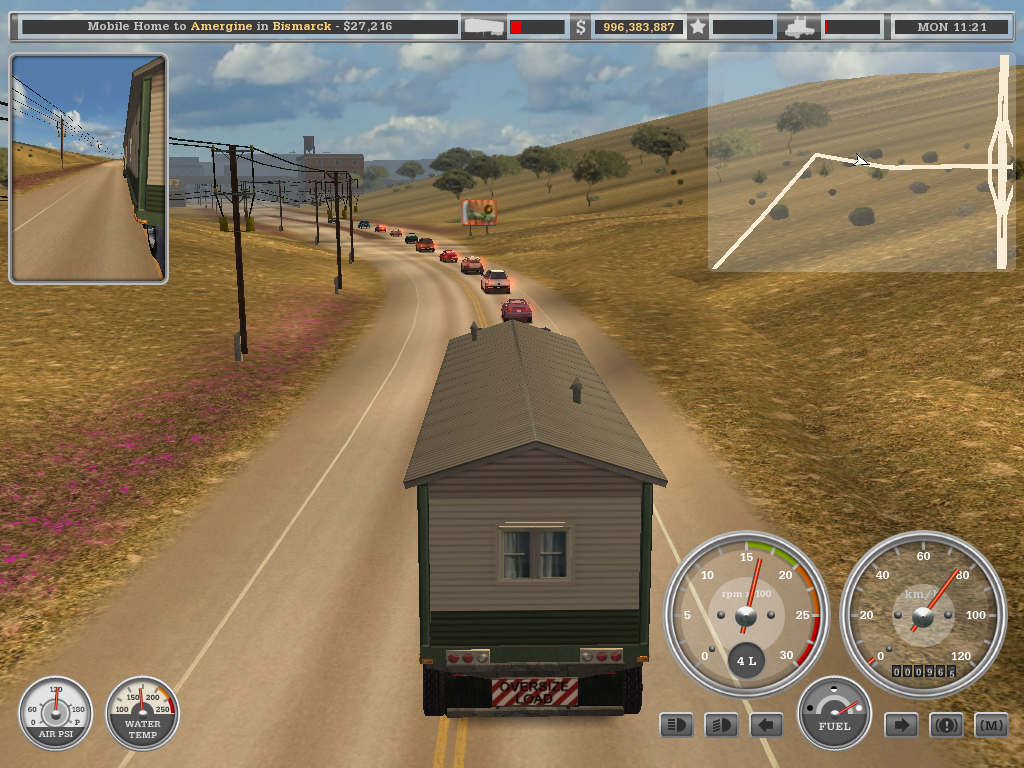Image resolution: width=1024 pixels, height=768 pixels.
Task: Toggle the parking brake warning button
Action: pos(946,725)
